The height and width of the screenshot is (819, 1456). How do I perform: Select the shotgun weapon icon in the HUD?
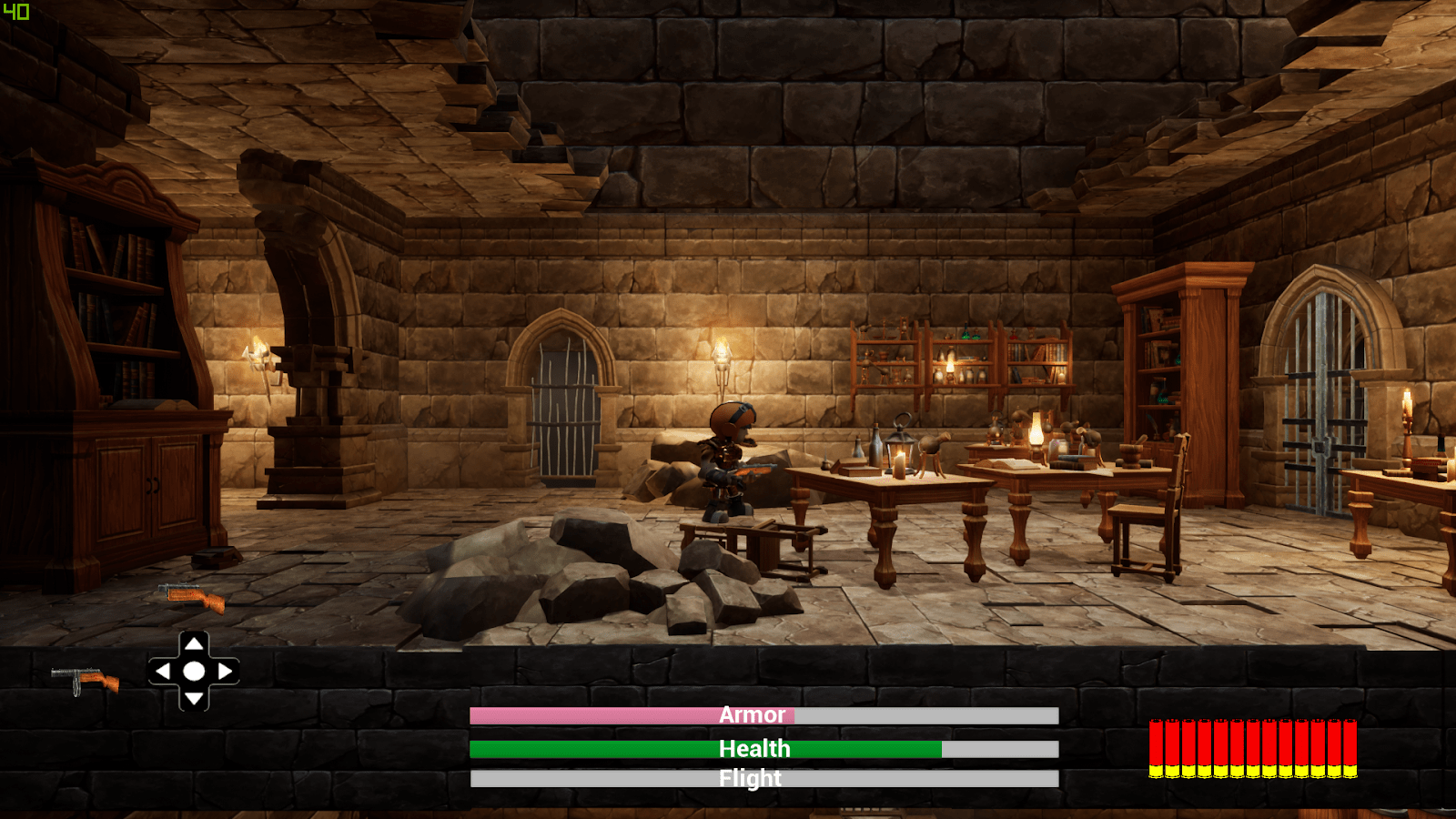[x=86, y=679]
